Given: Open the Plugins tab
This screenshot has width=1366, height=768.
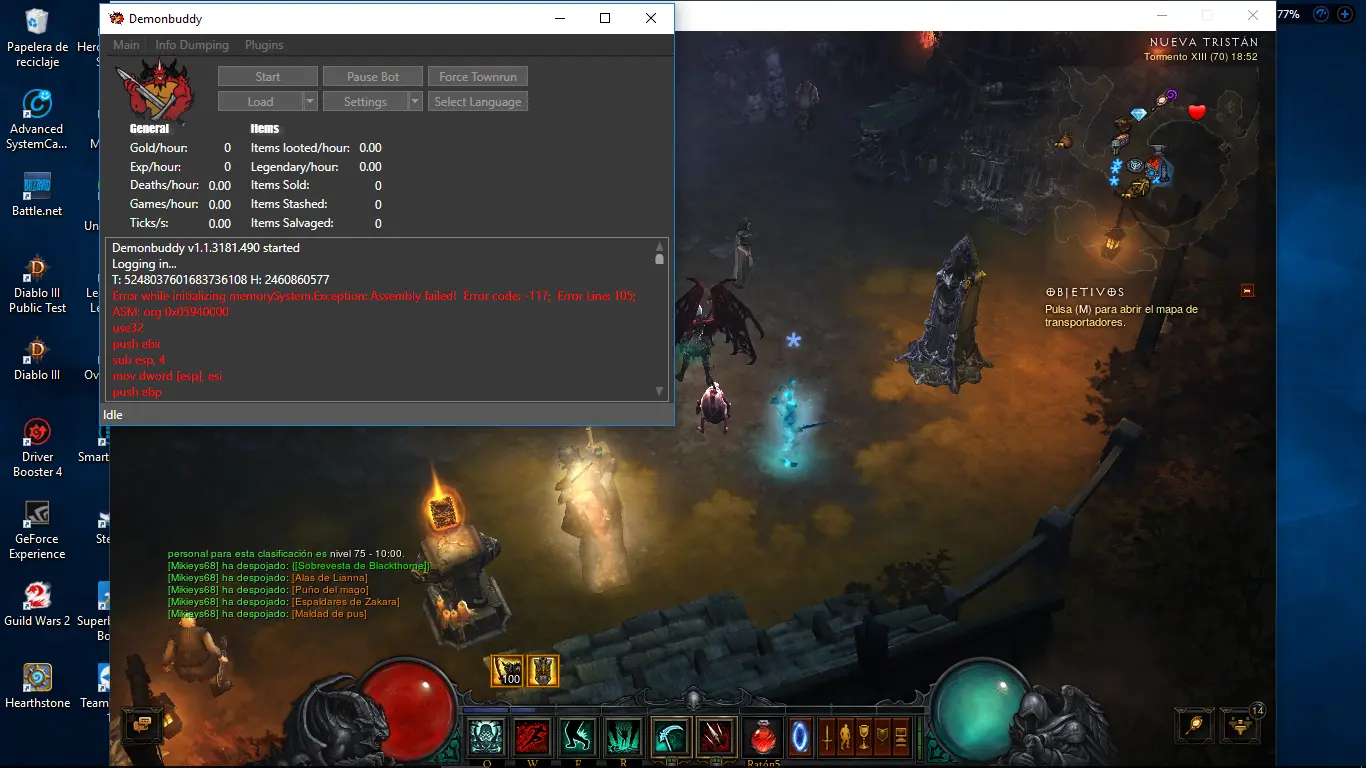Looking at the screenshot, I should point(264,45).
